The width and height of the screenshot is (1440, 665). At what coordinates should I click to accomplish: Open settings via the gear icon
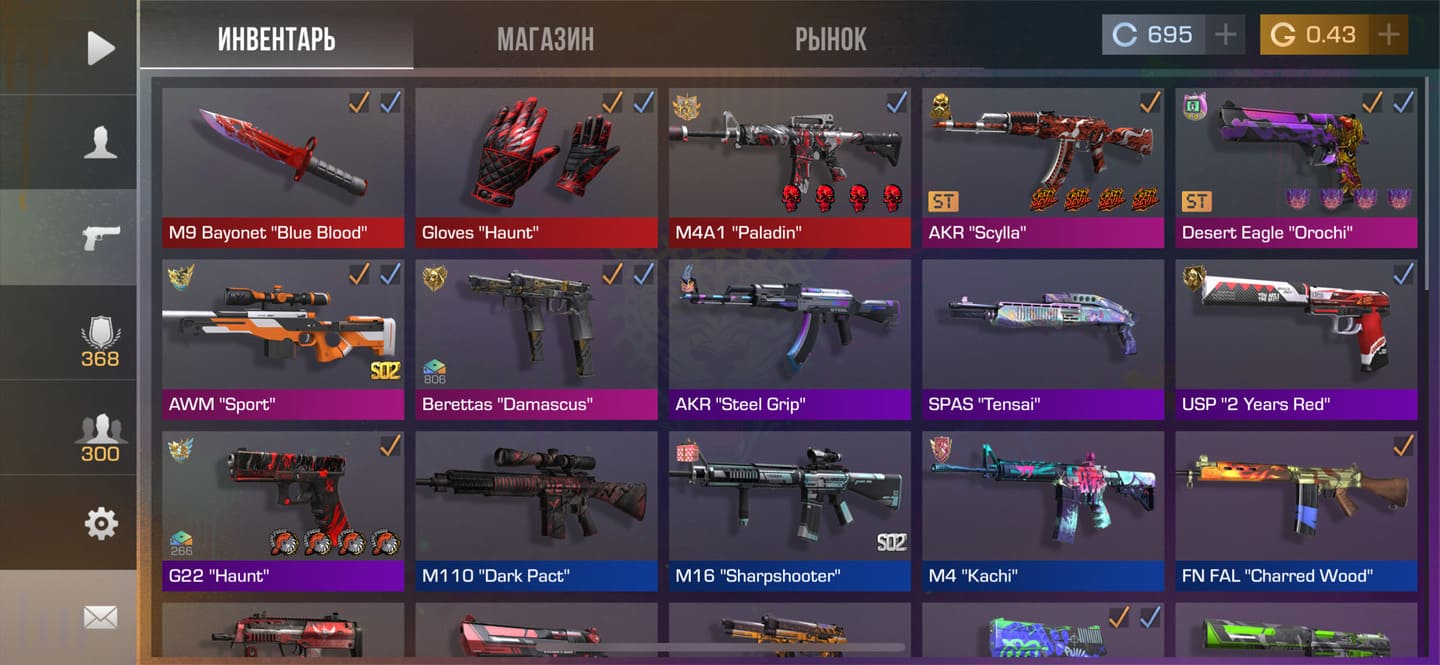click(100, 523)
